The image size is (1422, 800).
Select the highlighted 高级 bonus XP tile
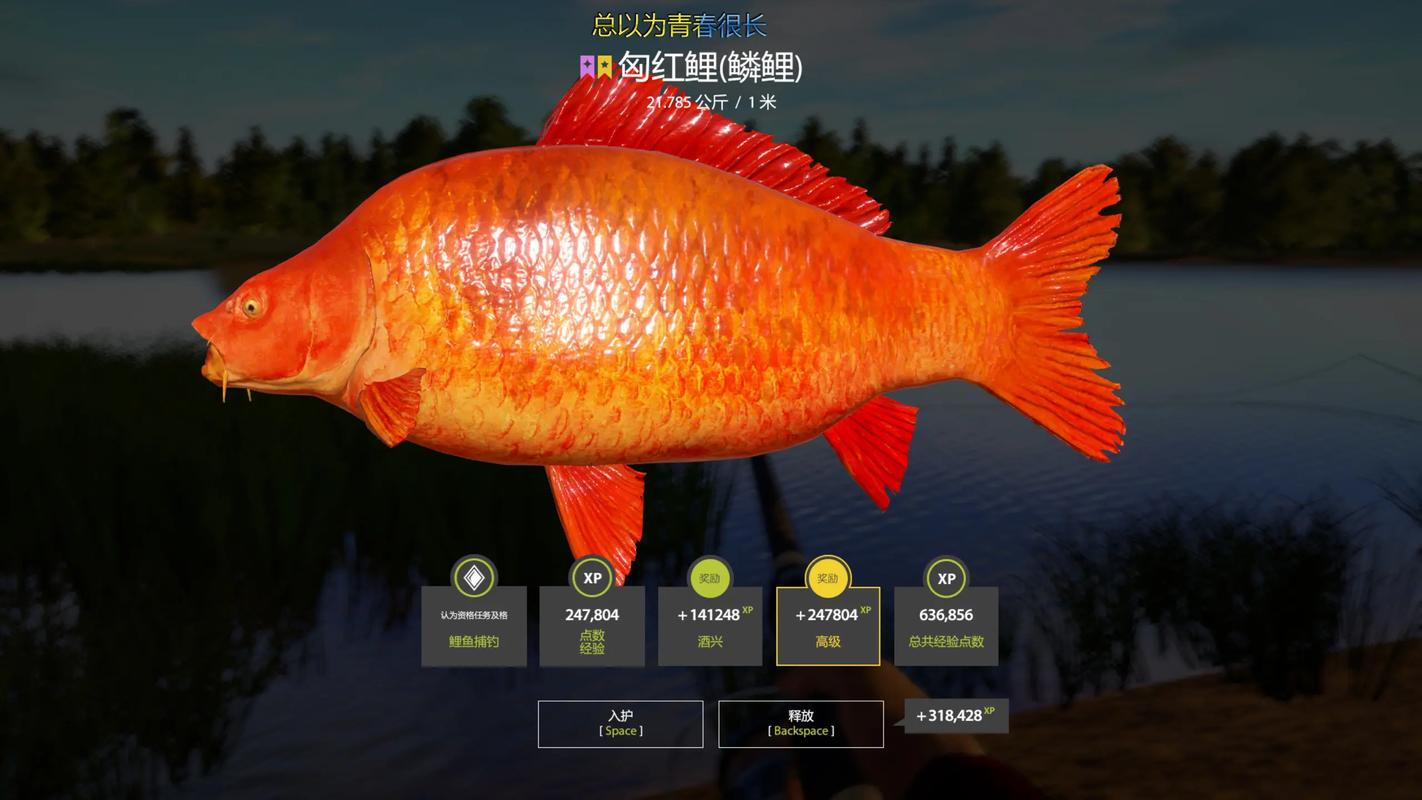point(828,626)
